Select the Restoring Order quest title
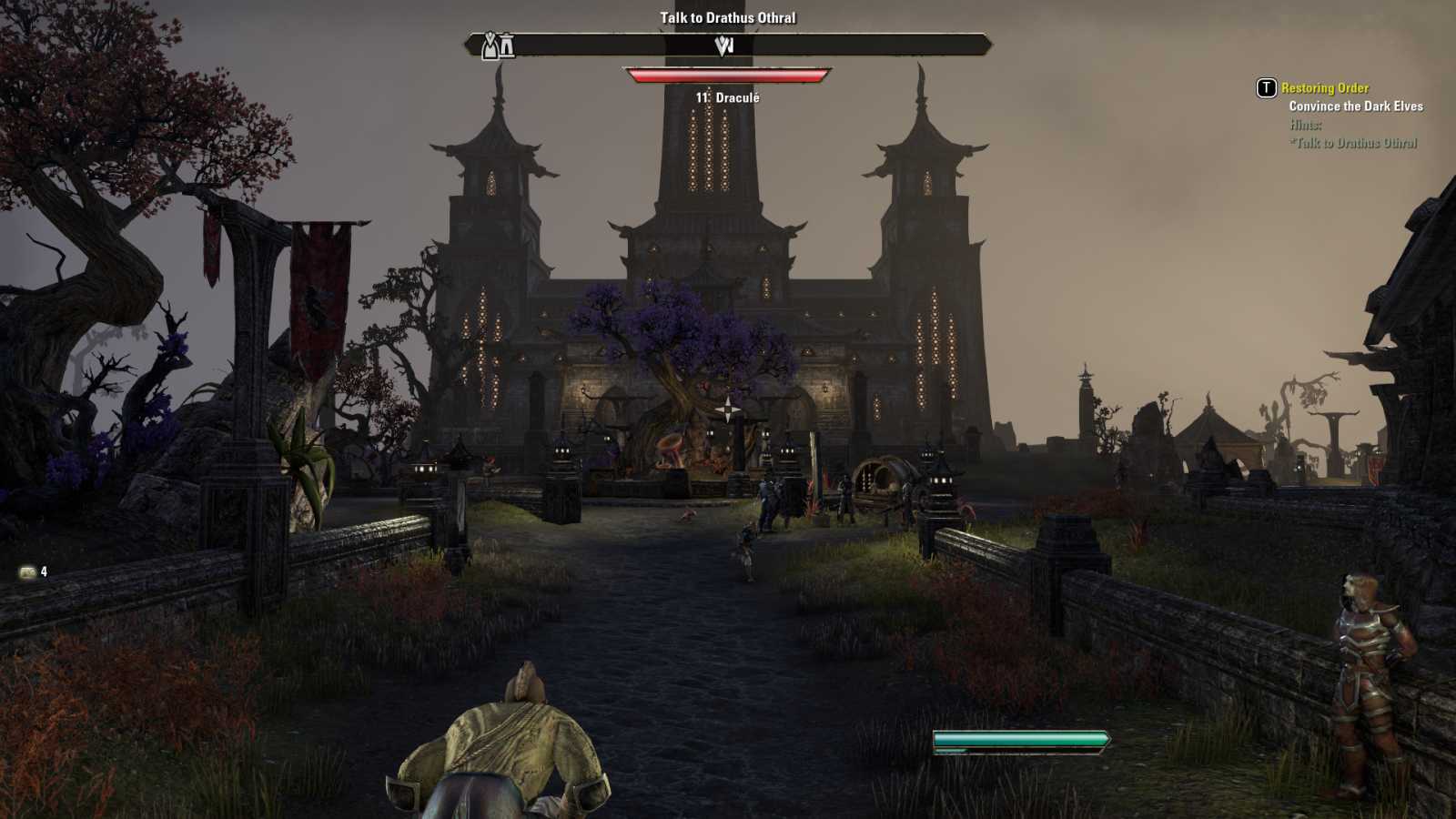Viewport: 1456px width, 819px height. pyautogui.click(x=1324, y=88)
